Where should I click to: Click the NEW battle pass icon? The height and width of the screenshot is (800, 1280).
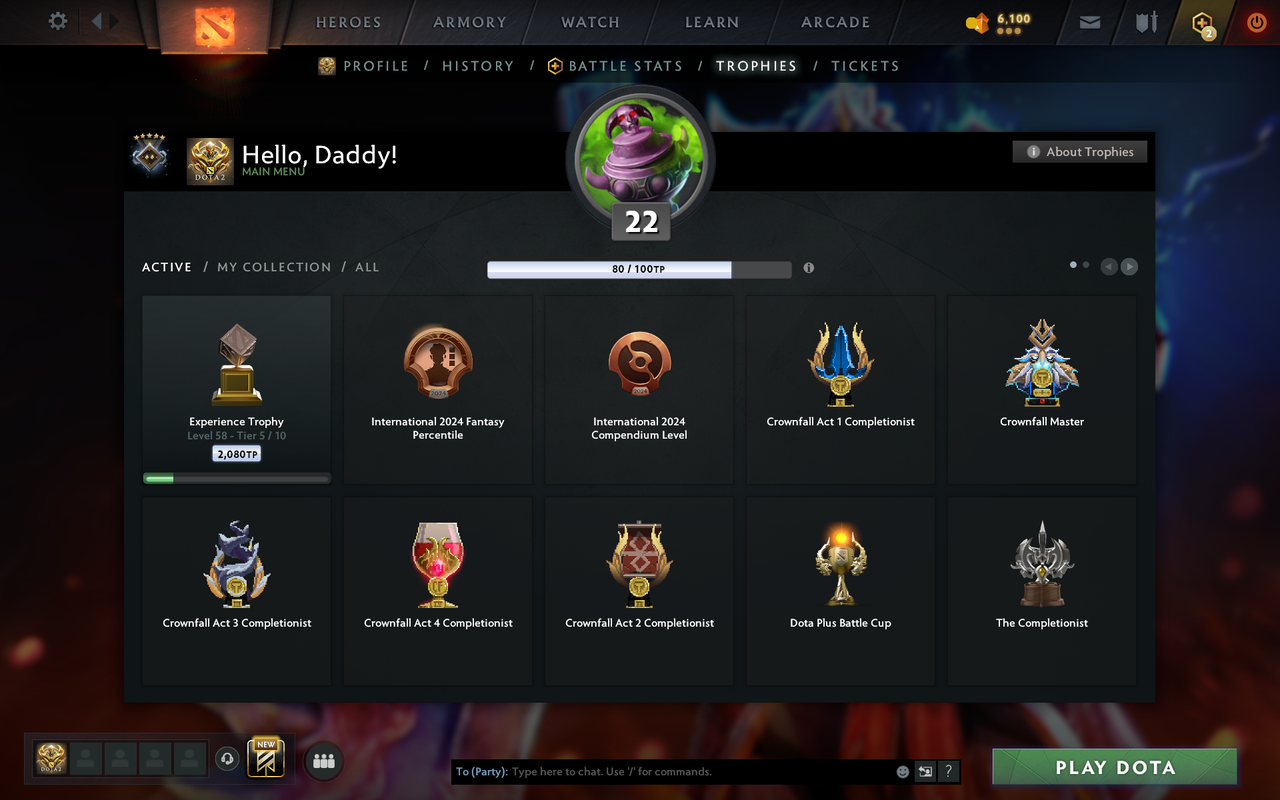click(x=266, y=761)
